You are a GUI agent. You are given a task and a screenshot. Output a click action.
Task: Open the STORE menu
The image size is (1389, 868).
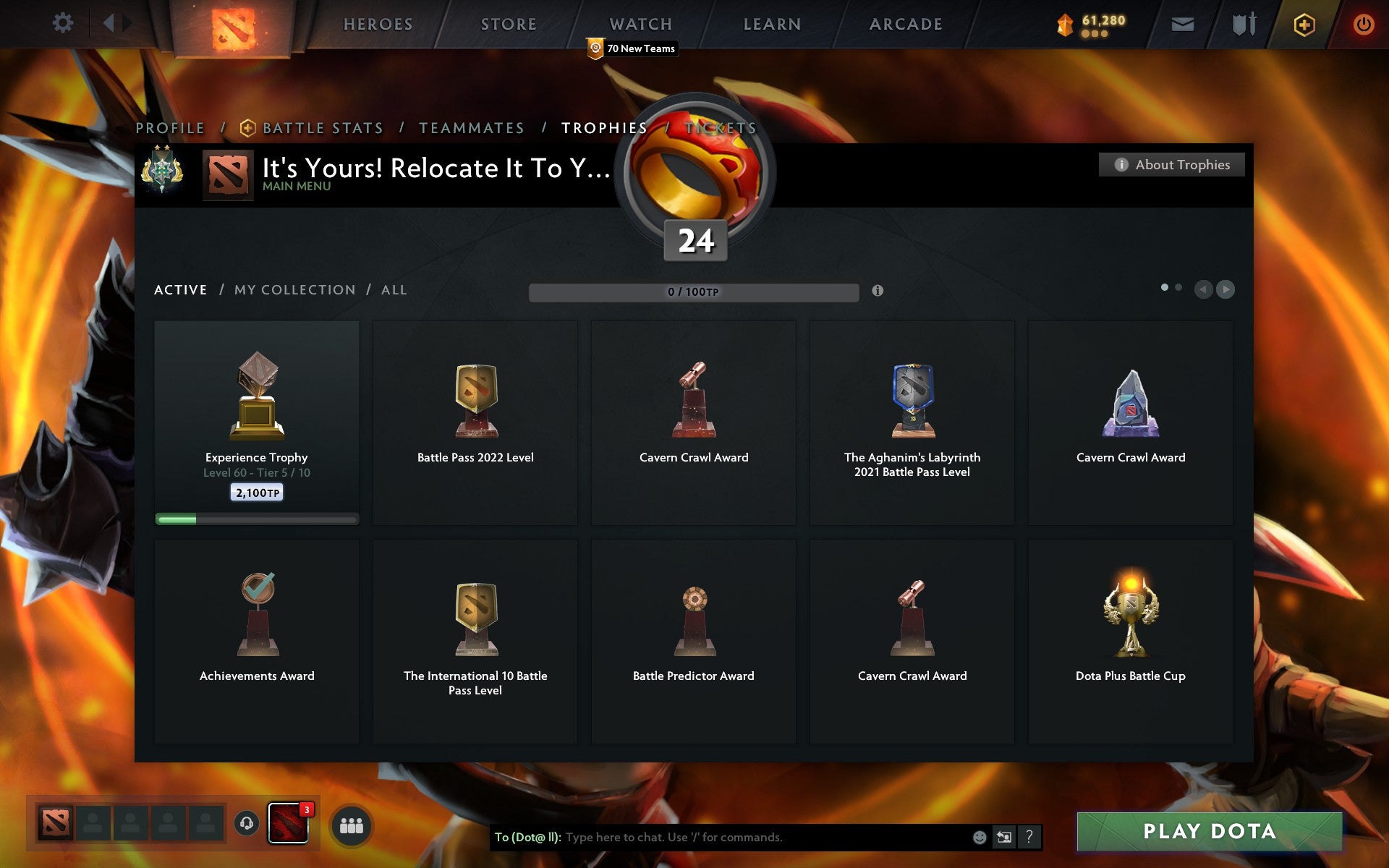coord(508,24)
